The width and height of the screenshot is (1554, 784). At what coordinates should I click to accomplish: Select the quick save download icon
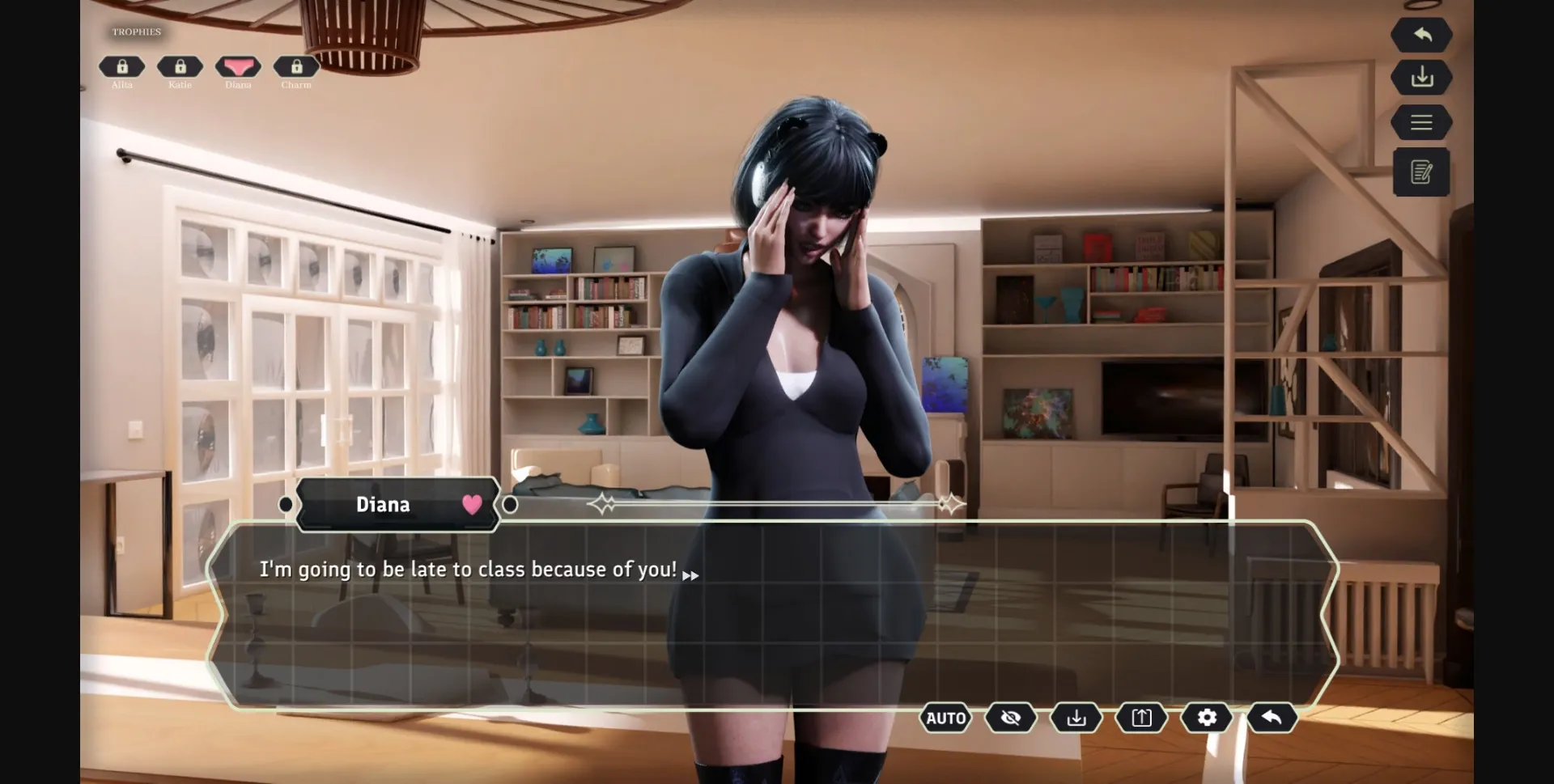(x=1076, y=718)
